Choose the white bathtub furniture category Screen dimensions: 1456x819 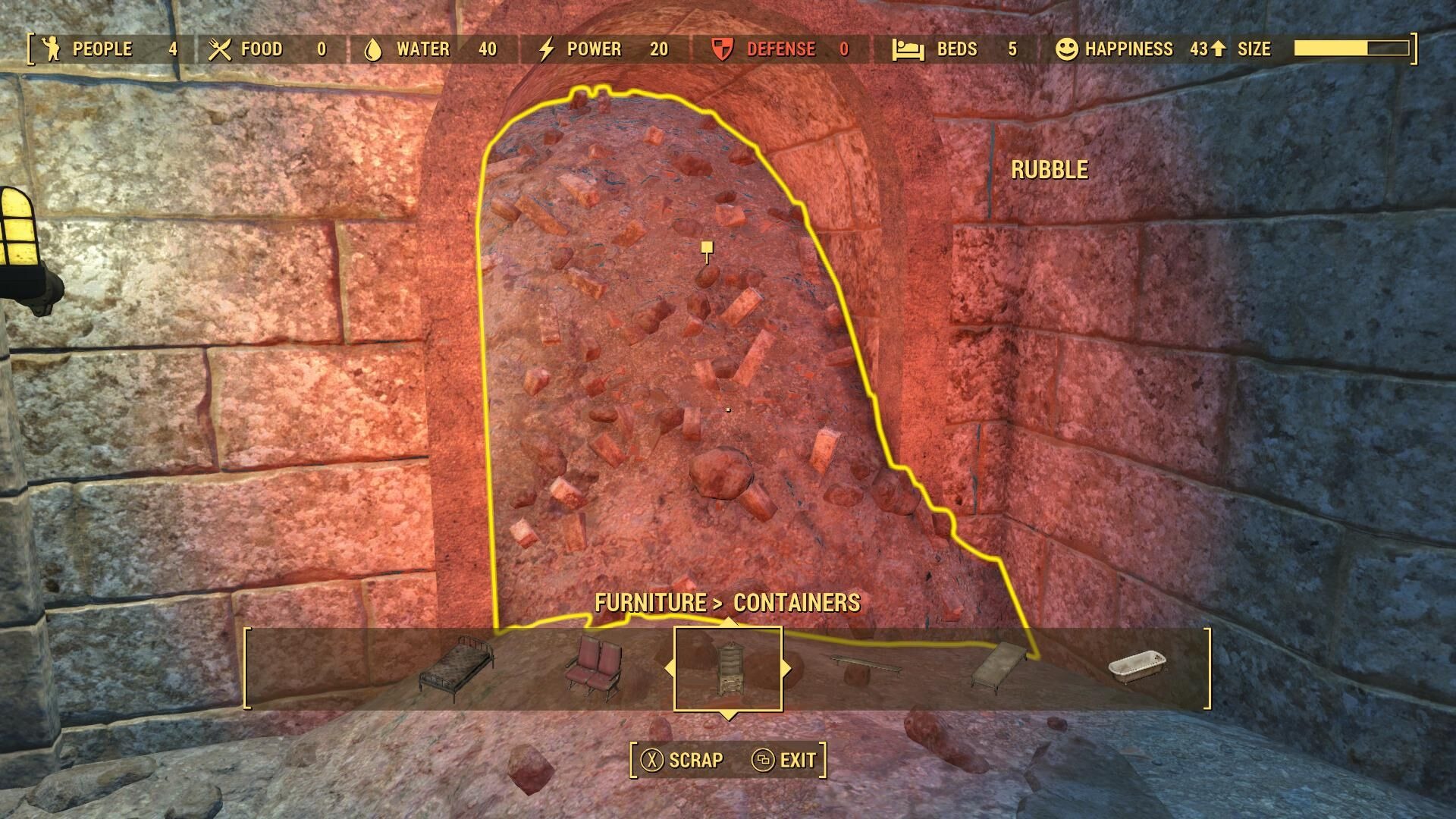[x=1137, y=667]
